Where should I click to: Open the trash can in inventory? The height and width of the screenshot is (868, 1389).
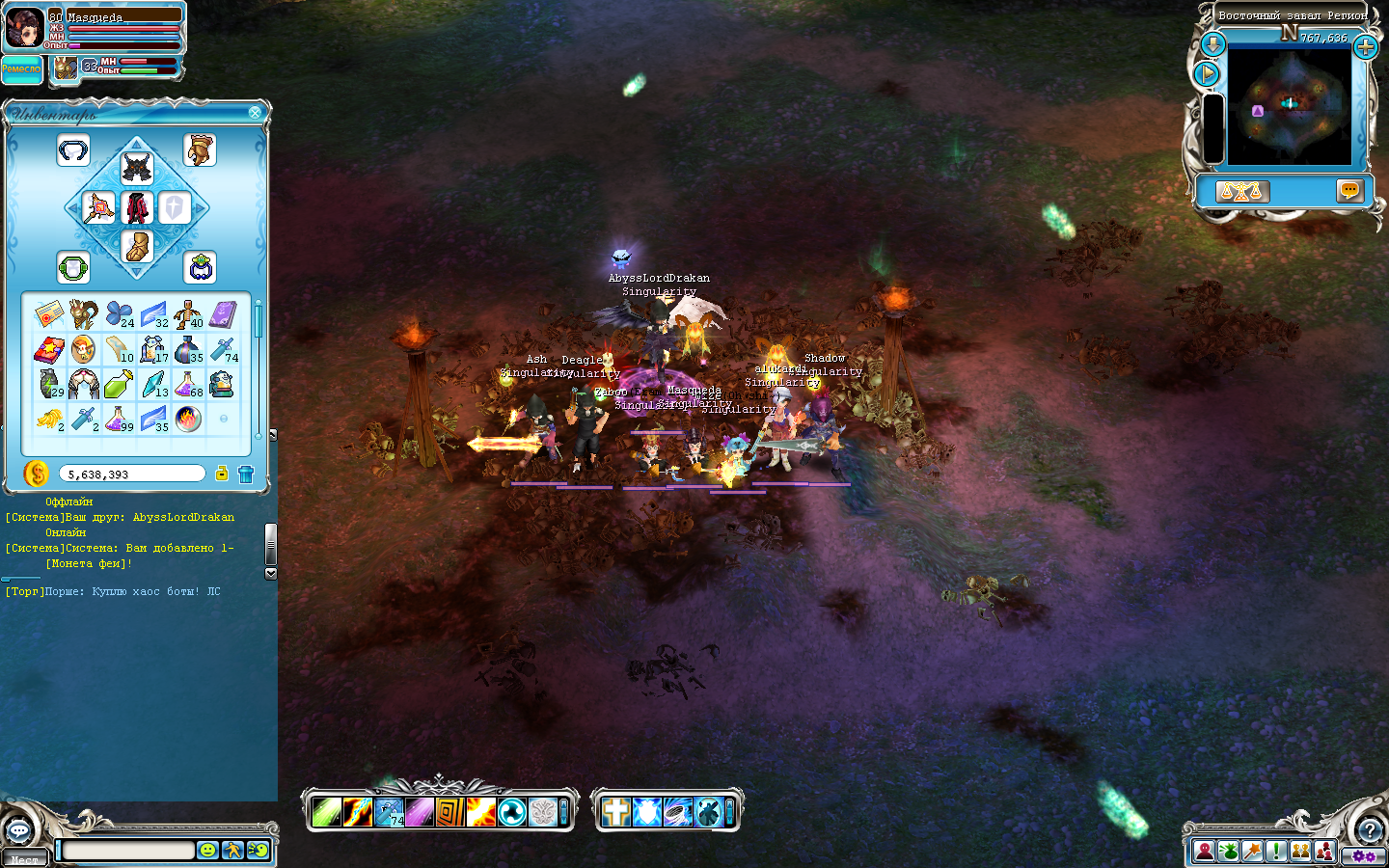click(246, 474)
